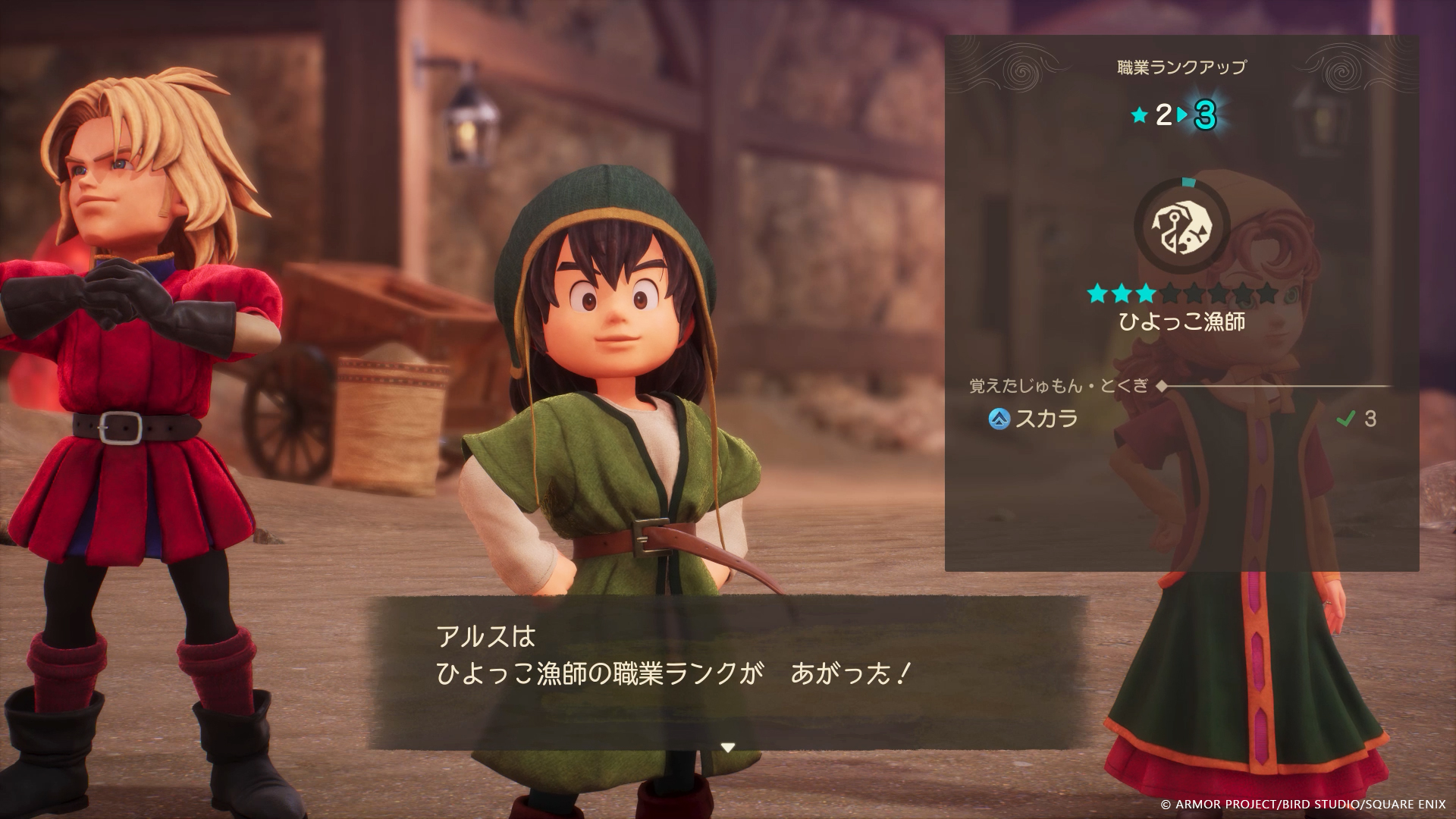This screenshot has width=1456, height=819.
Task: Click the teal star beside the rank numbers
Action: coord(1140,115)
